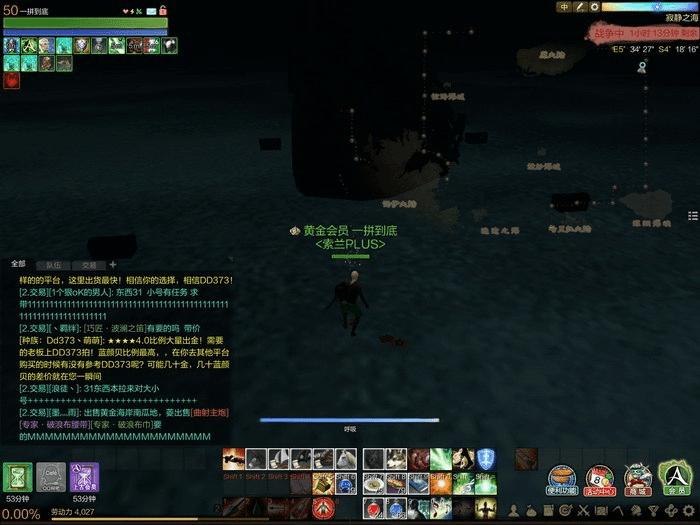Screen dimensions: 700x525
Task: Open the 队伍 team chat tab
Action: [54, 263]
